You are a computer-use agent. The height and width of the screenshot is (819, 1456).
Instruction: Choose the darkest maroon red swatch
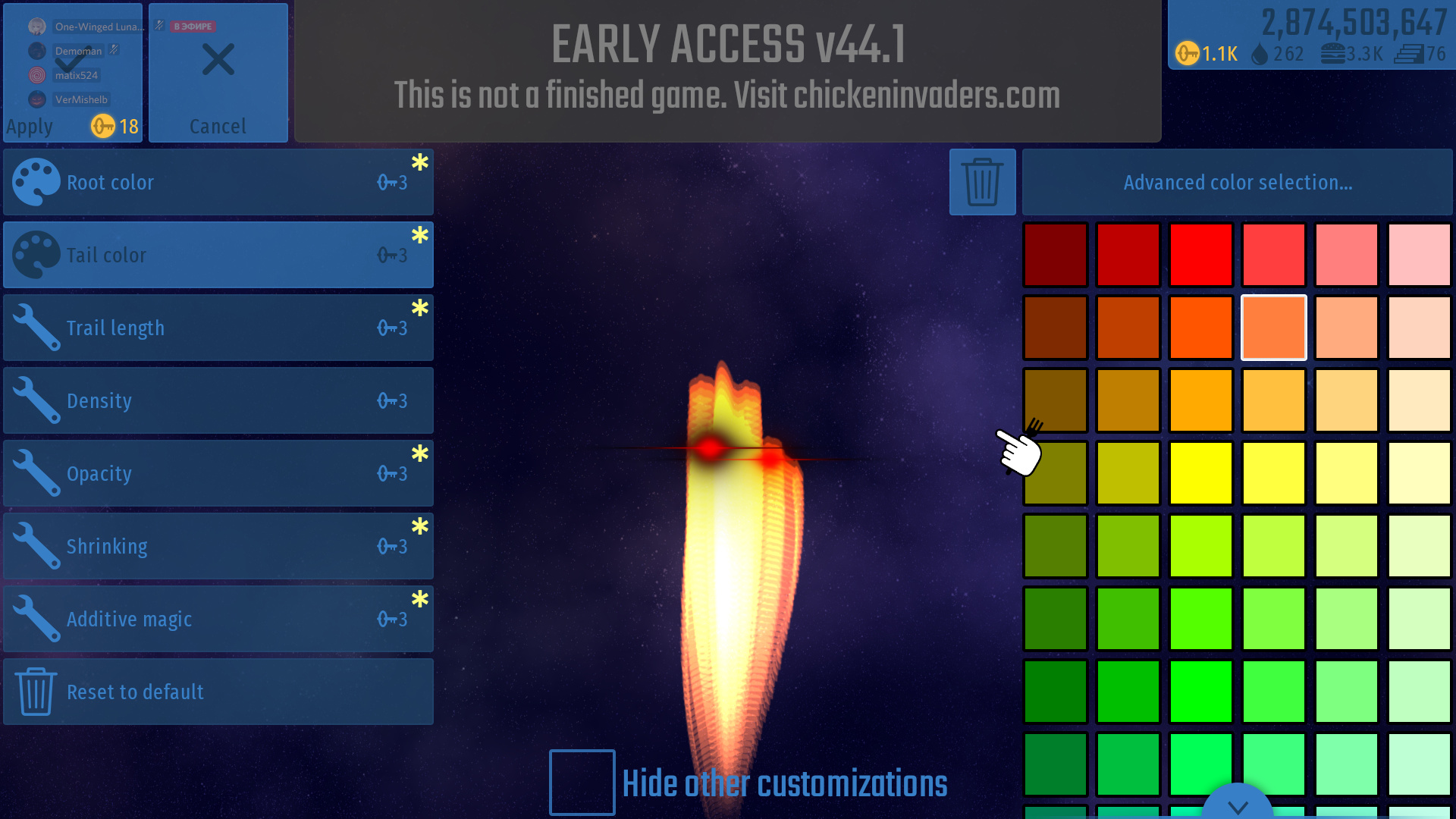[1056, 255]
